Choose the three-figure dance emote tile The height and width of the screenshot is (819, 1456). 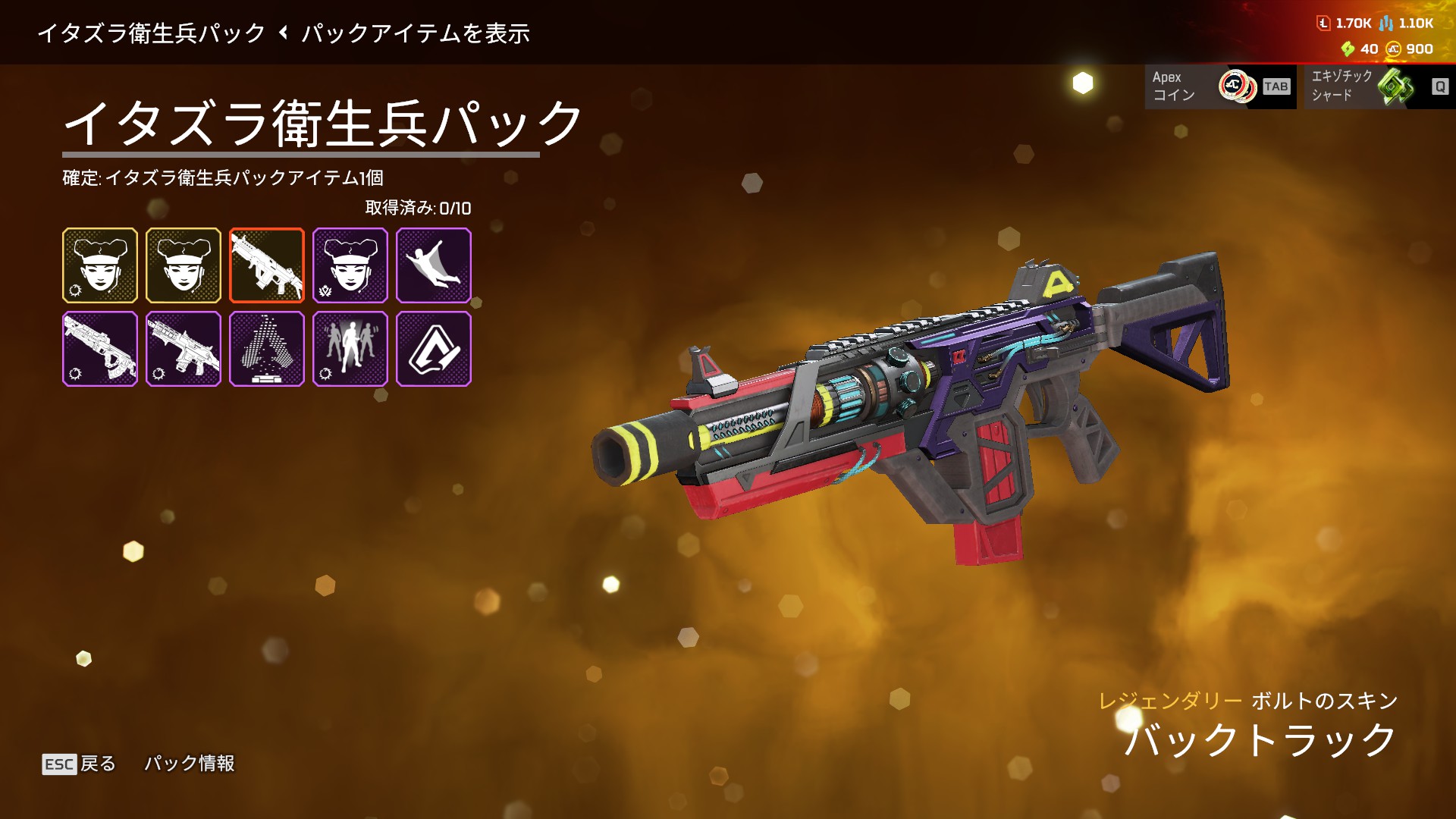(x=350, y=349)
